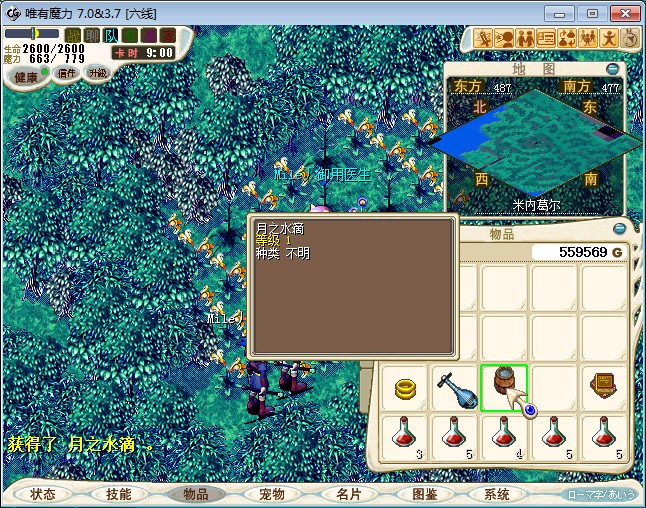Open the 状态 status menu
Image resolution: width=646 pixels, height=508 pixels.
43,494
